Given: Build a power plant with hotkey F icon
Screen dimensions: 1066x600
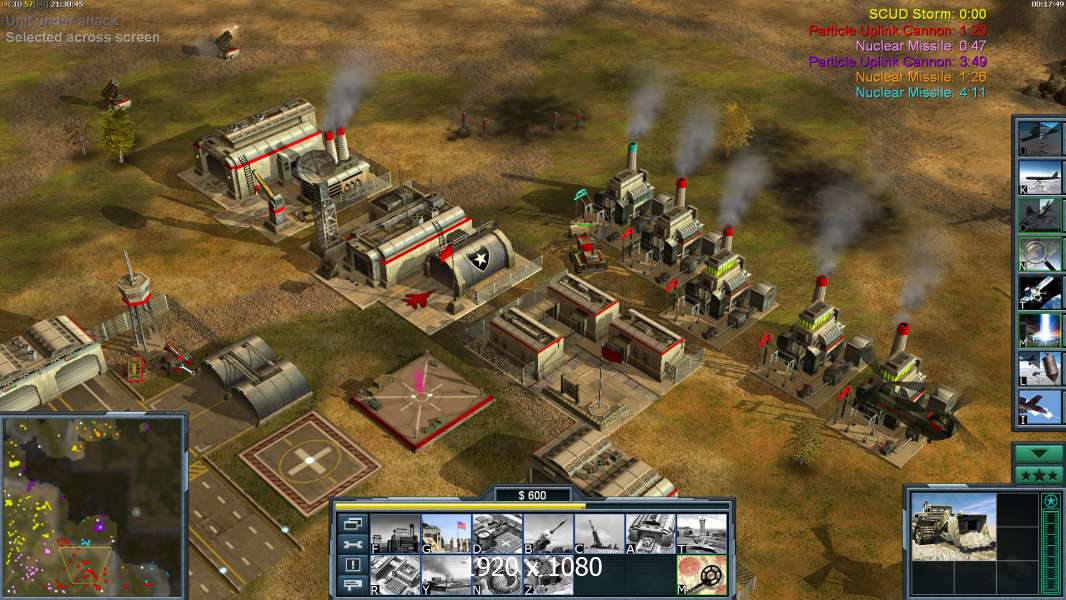Looking at the screenshot, I should (x=394, y=533).
